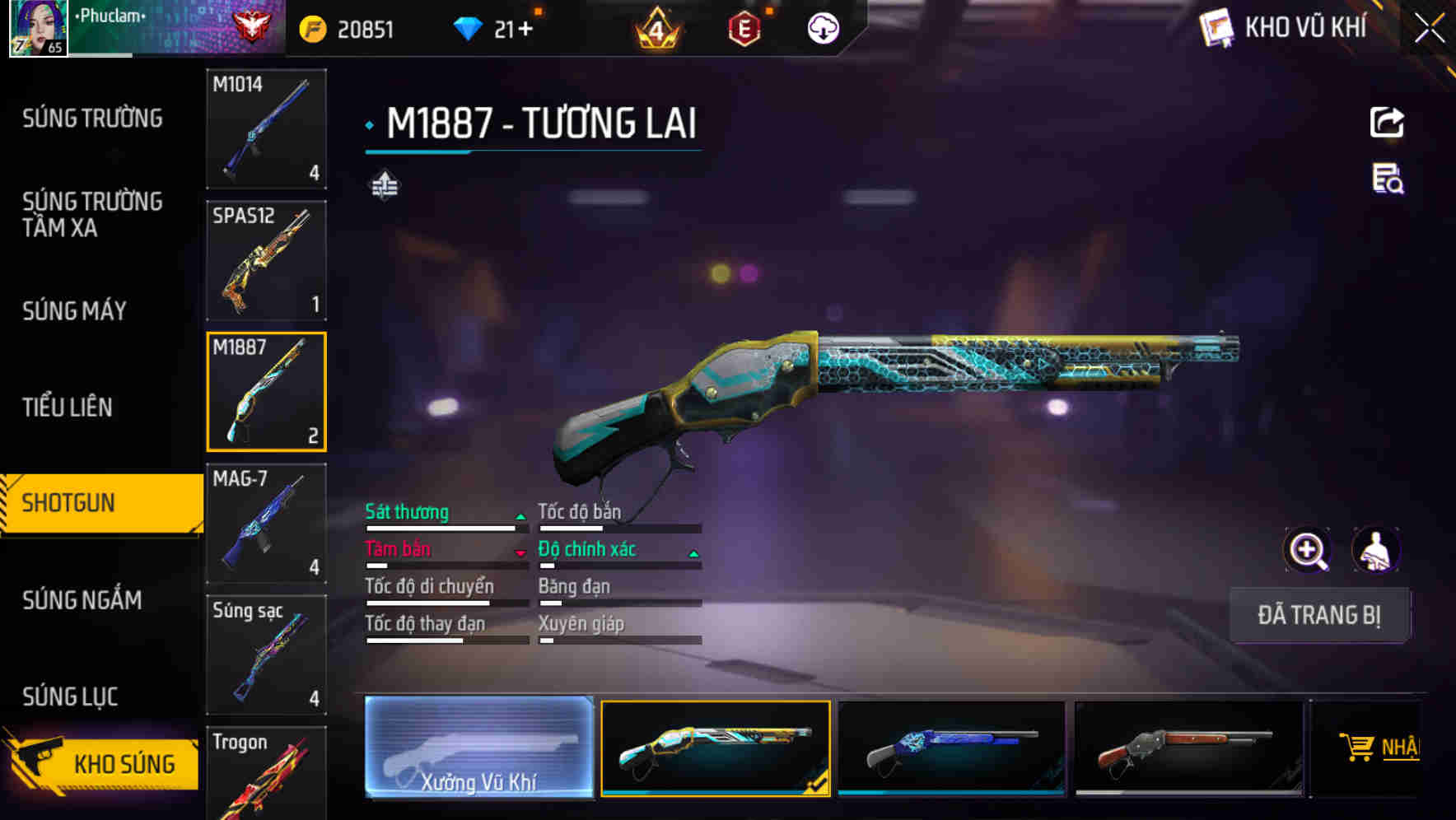
Task: Click the download cloud icon in top bar
Action: tap(823, 27)
